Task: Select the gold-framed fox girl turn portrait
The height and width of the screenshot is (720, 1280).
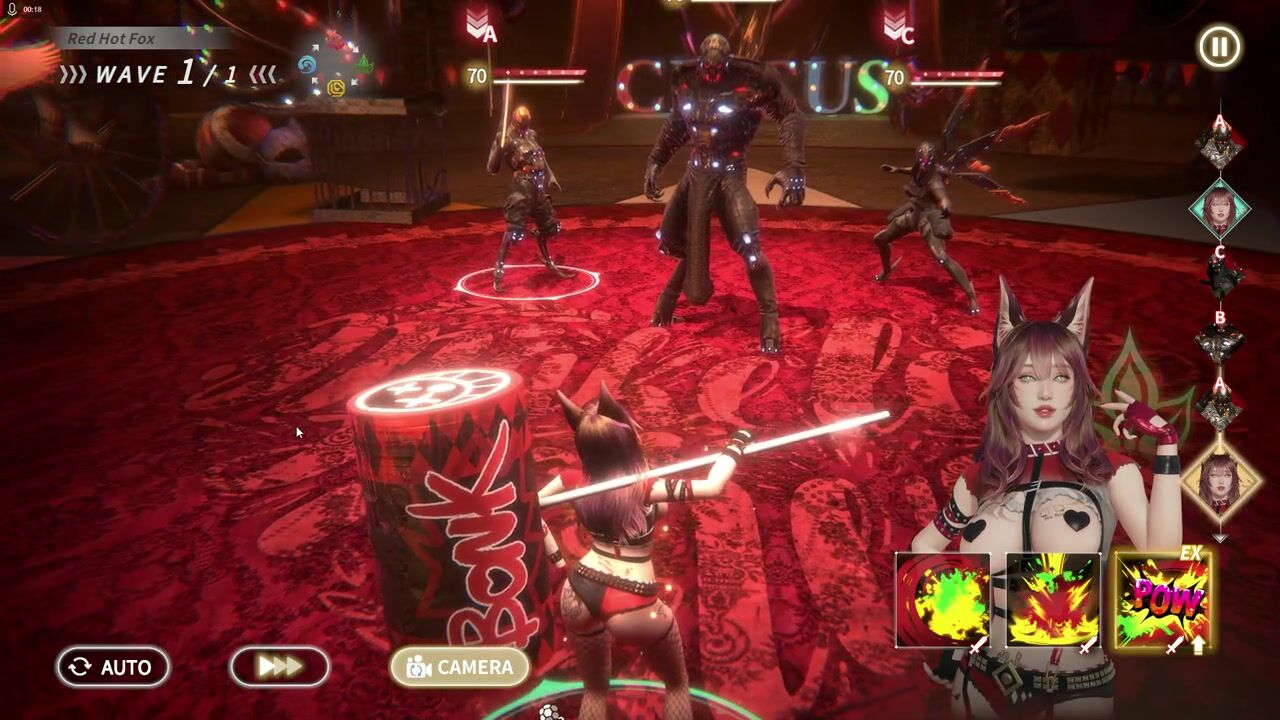Action: pyautogui.click(x=1219, y=479)
